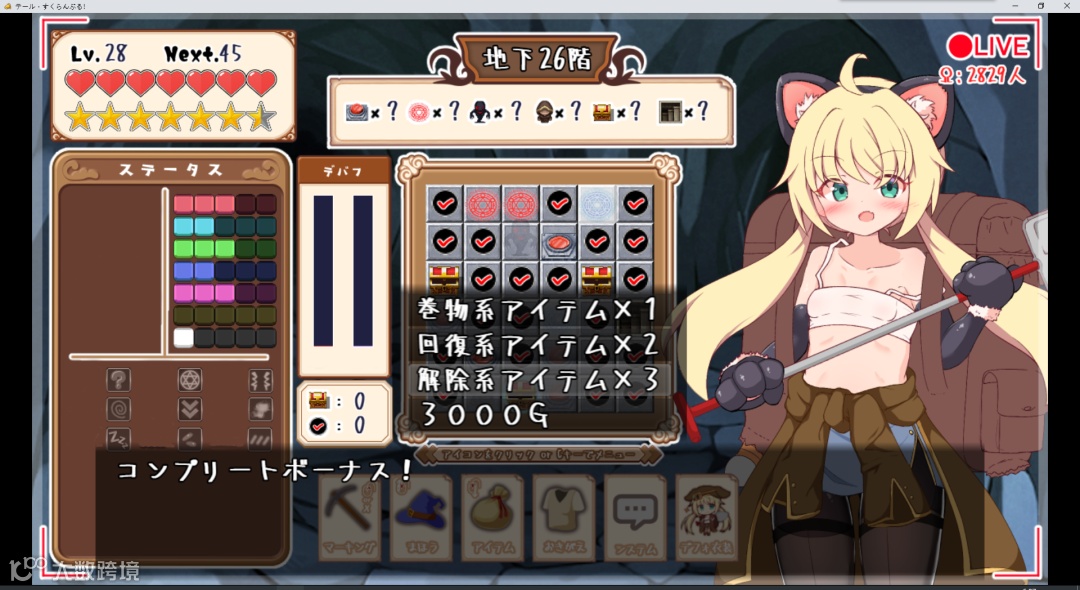This screenshot has height=590, width=1080.
Task: Select the chibi character costume card
Action: click(706, 518)
